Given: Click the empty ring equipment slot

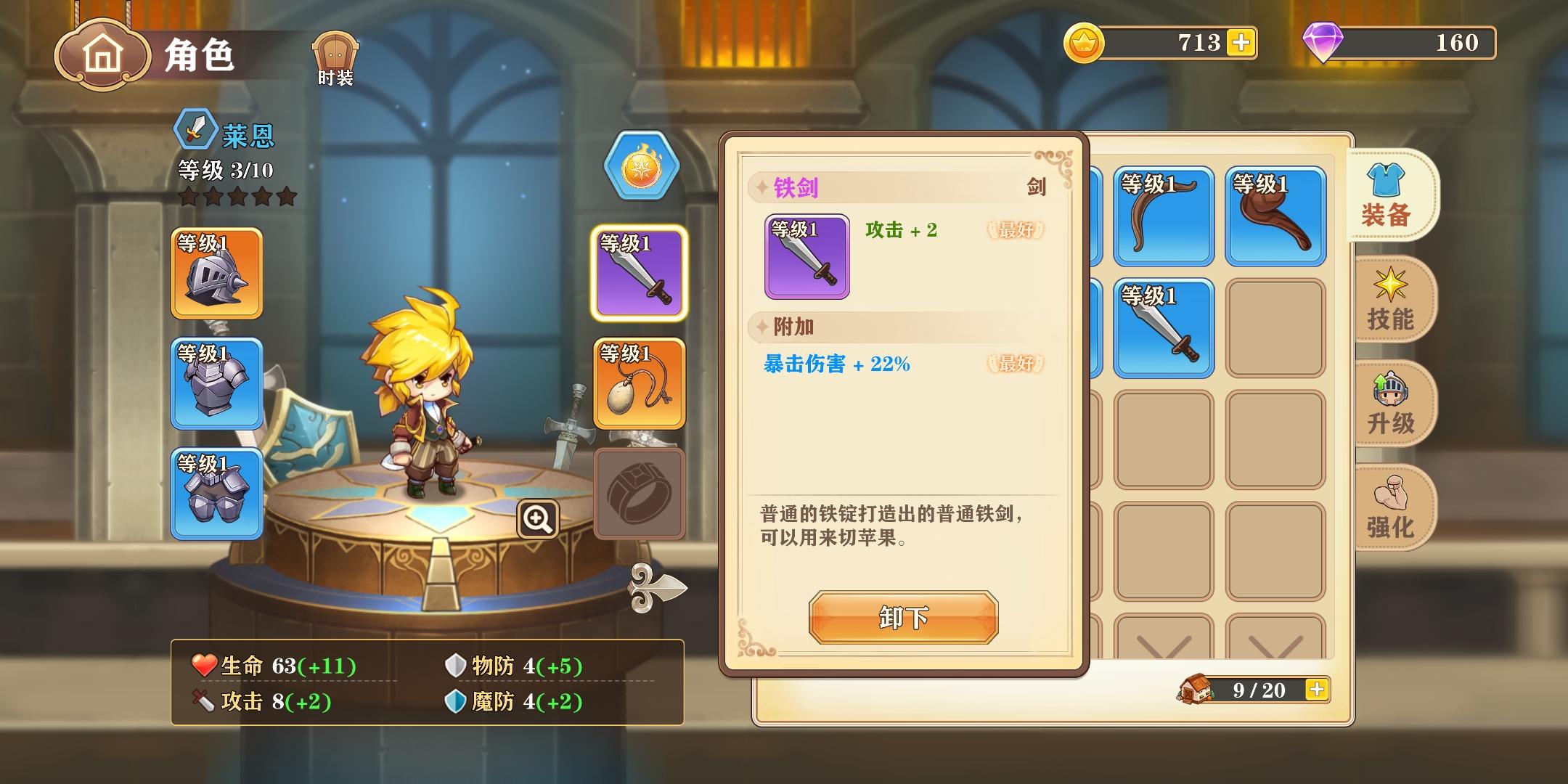Looking at the screenshot, I should coord(639,492).
